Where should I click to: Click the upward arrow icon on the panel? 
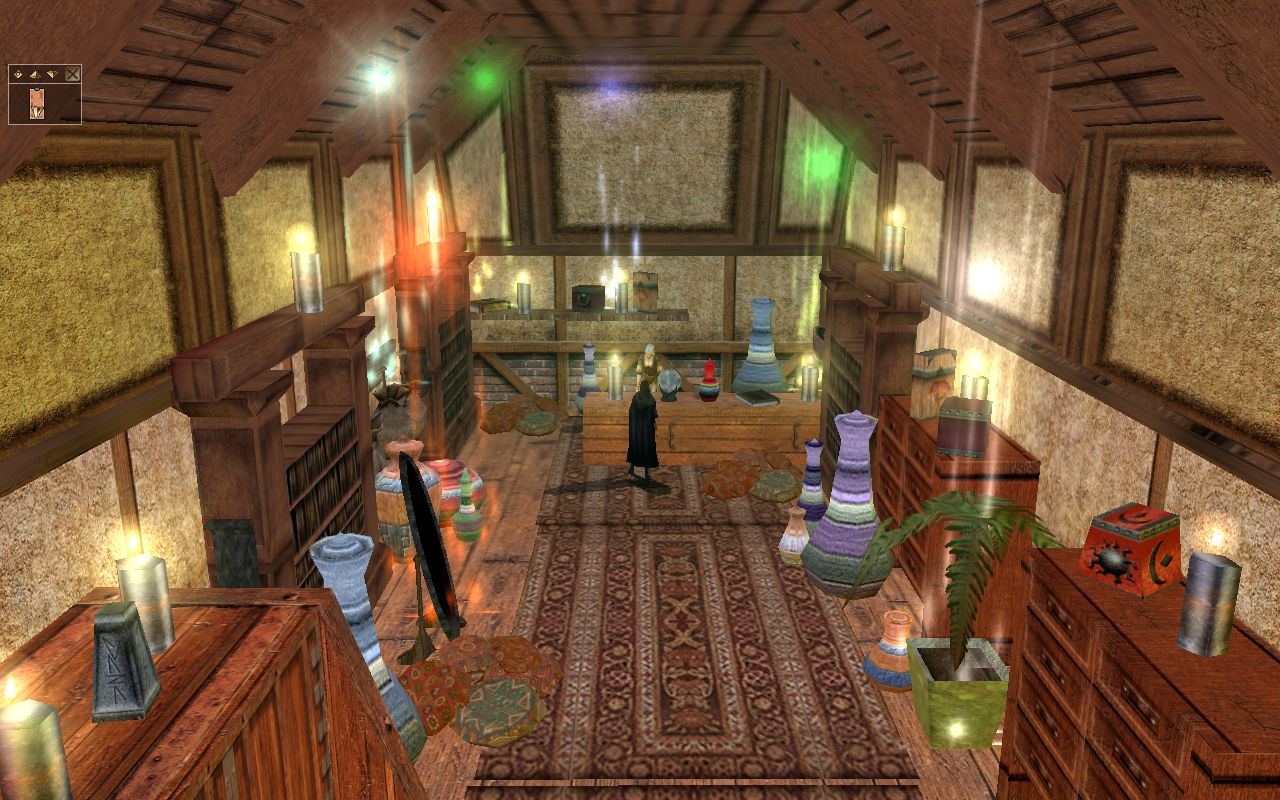tap(34, 75)
